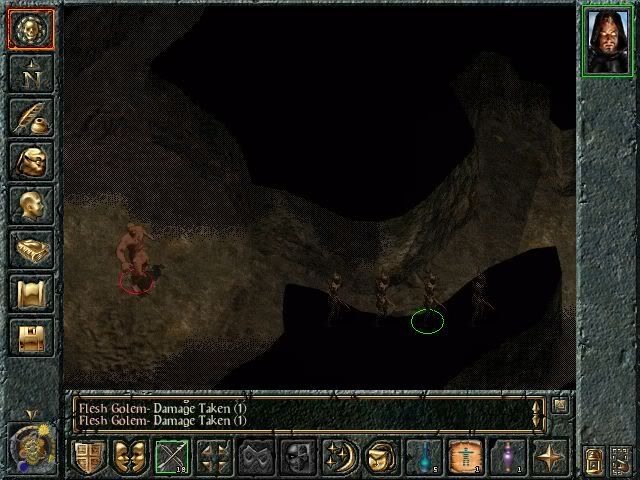Use the blue potion quick item
This screenshot has width=640, height=480.
click(424, 457)
